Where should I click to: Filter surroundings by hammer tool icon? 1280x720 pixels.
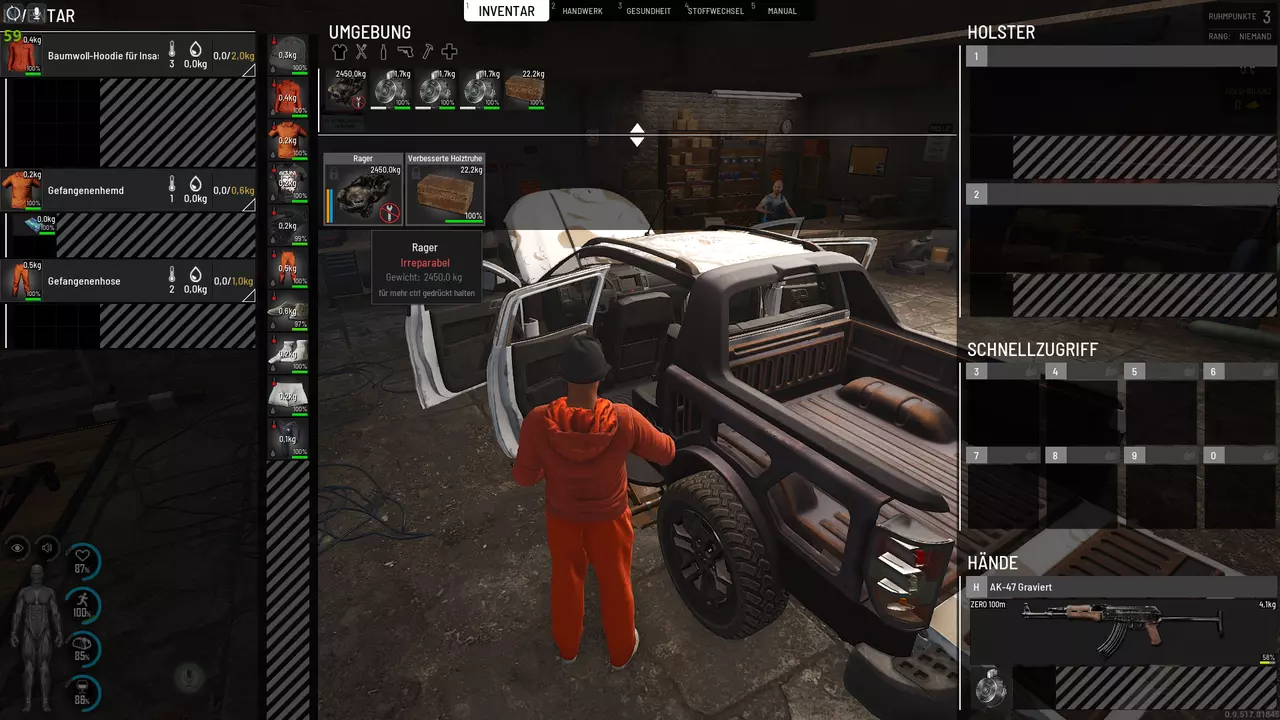pos(427,52)
